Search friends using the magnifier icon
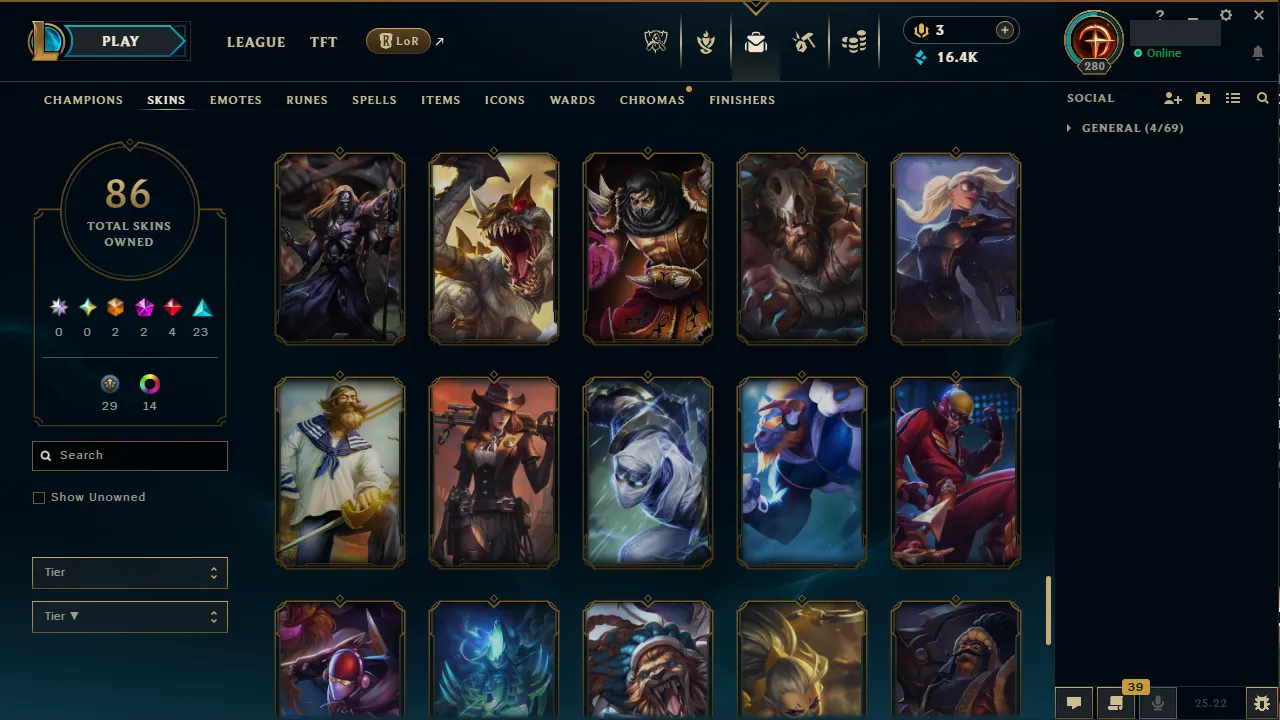 click(x=1262, y=98)
